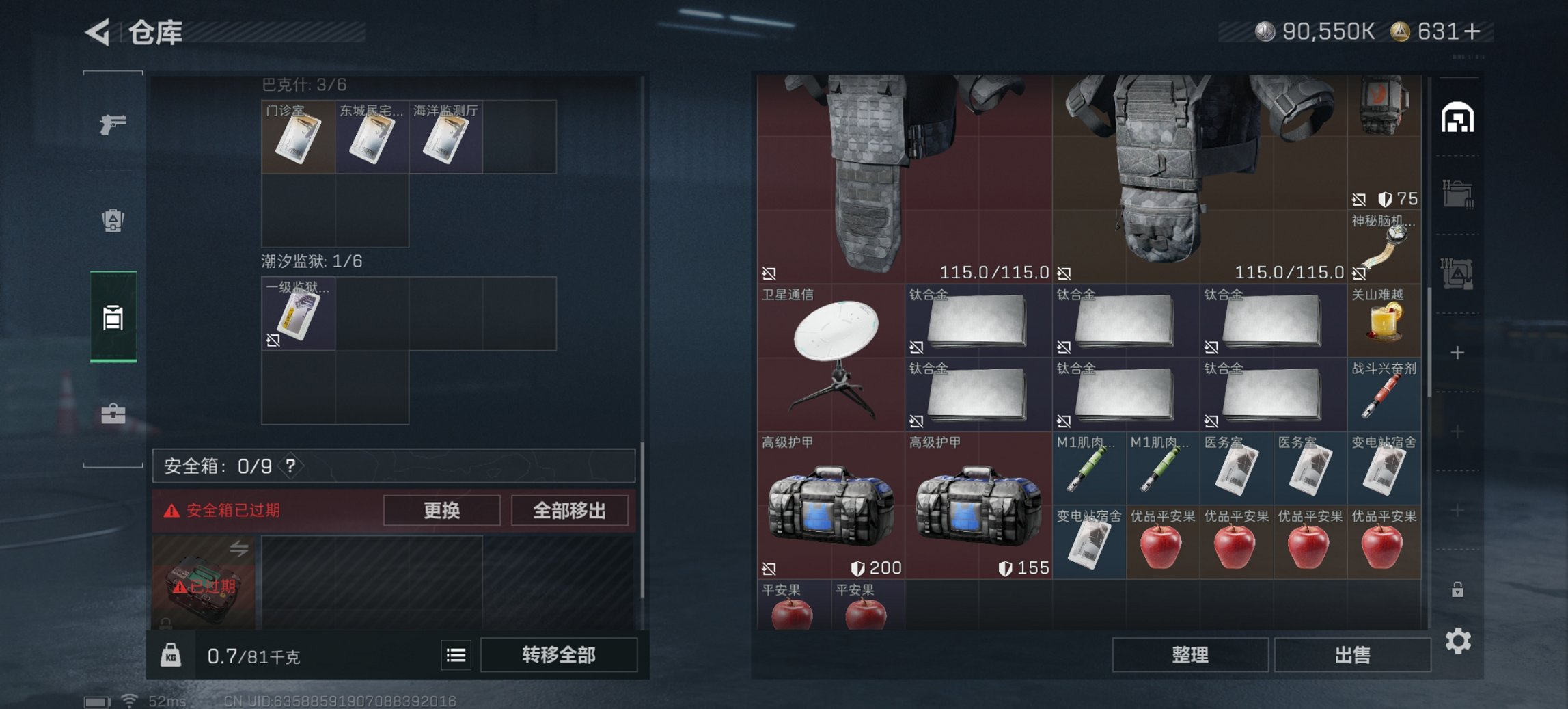Viewport: 1568px width, 709px height.
Task: Click the list view icon near 转移全部
Action: point(454,655)
